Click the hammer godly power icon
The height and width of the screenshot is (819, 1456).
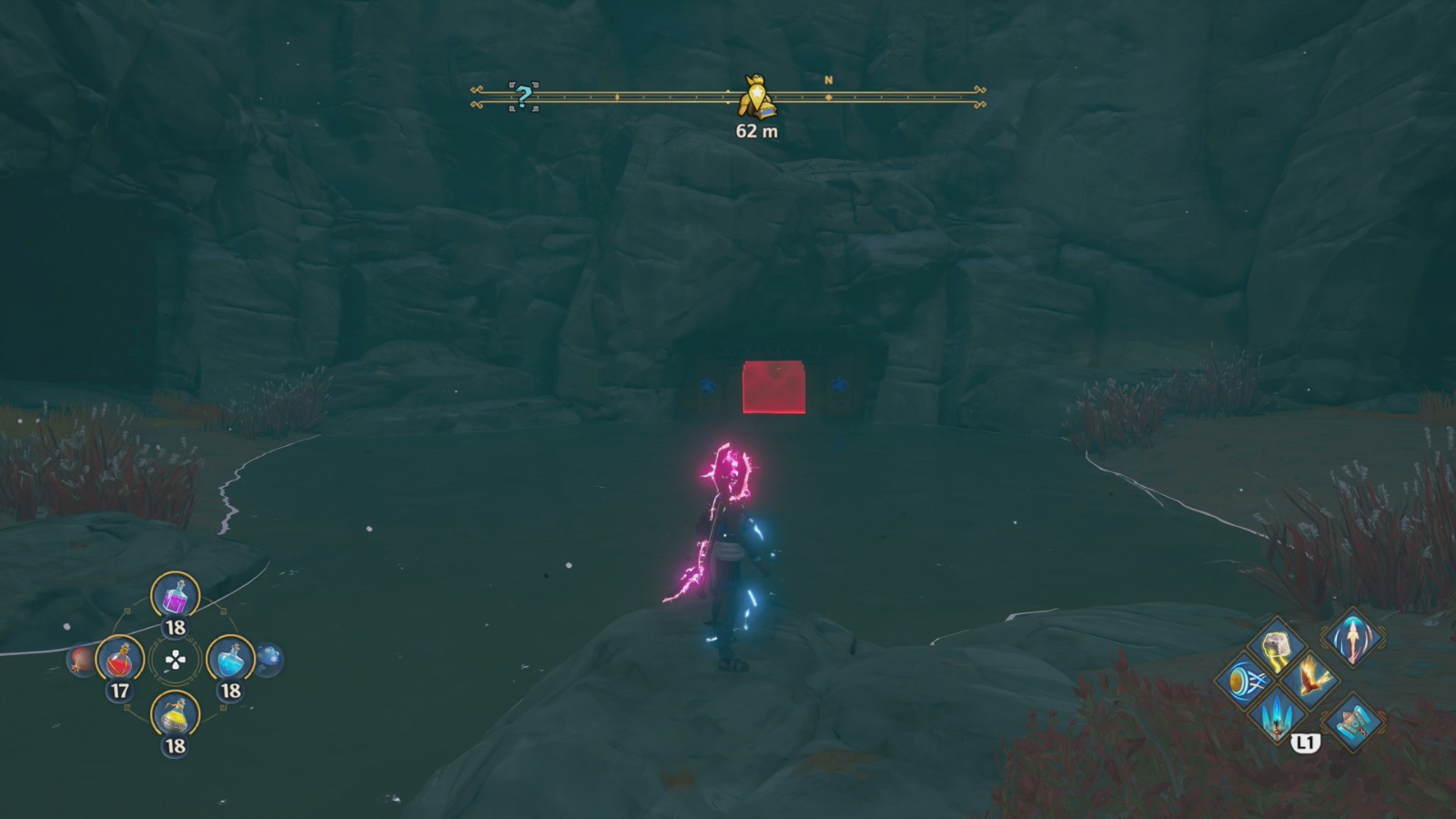tap(1352, 722)
